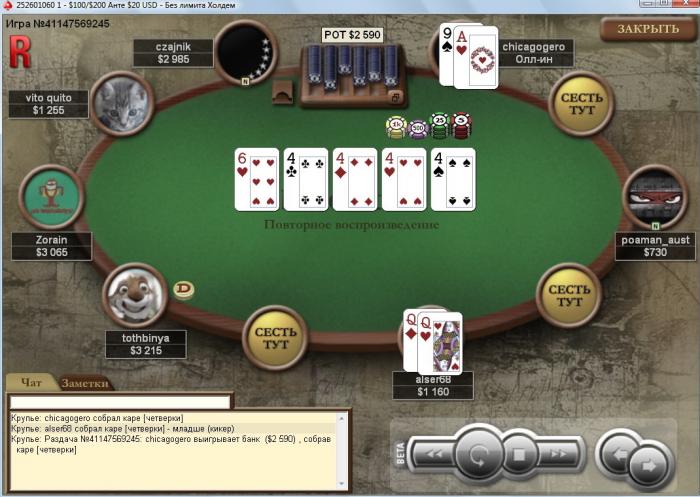700x497 pixels.
Task: Click Zorain's green trophy avatar
Action: point(50,197)
